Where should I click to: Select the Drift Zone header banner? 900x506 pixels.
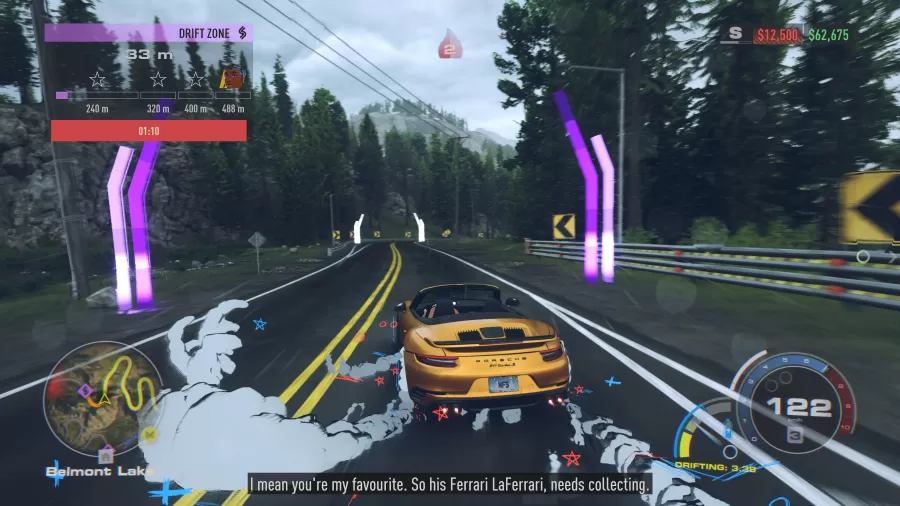(148, 33)
